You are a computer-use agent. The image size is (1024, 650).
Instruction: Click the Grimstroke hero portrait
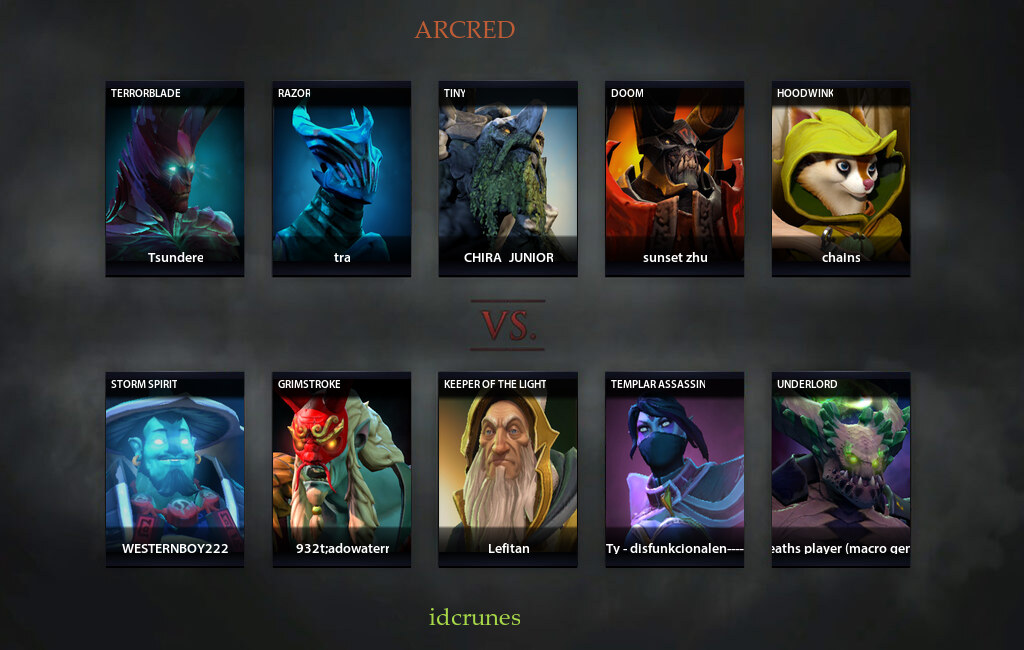[341, 469]
